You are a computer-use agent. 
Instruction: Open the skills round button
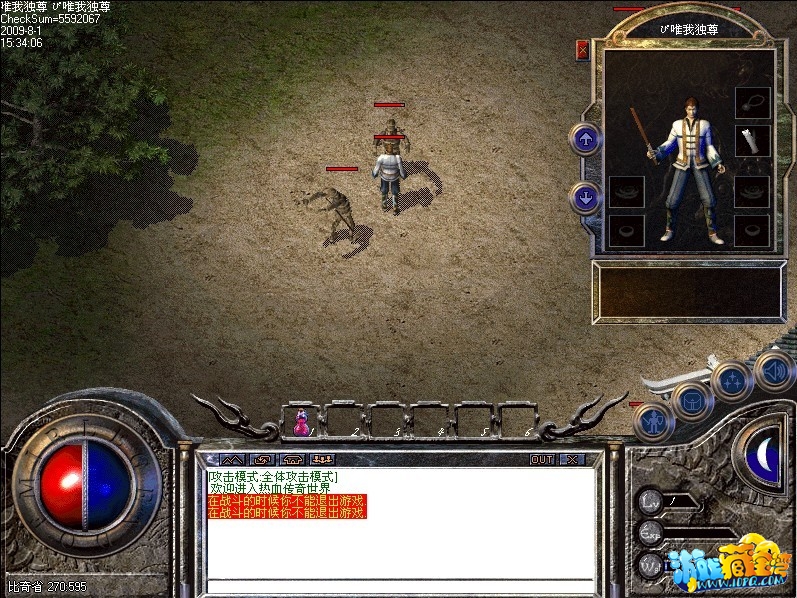pyautogui.click(x=733, y=381)
